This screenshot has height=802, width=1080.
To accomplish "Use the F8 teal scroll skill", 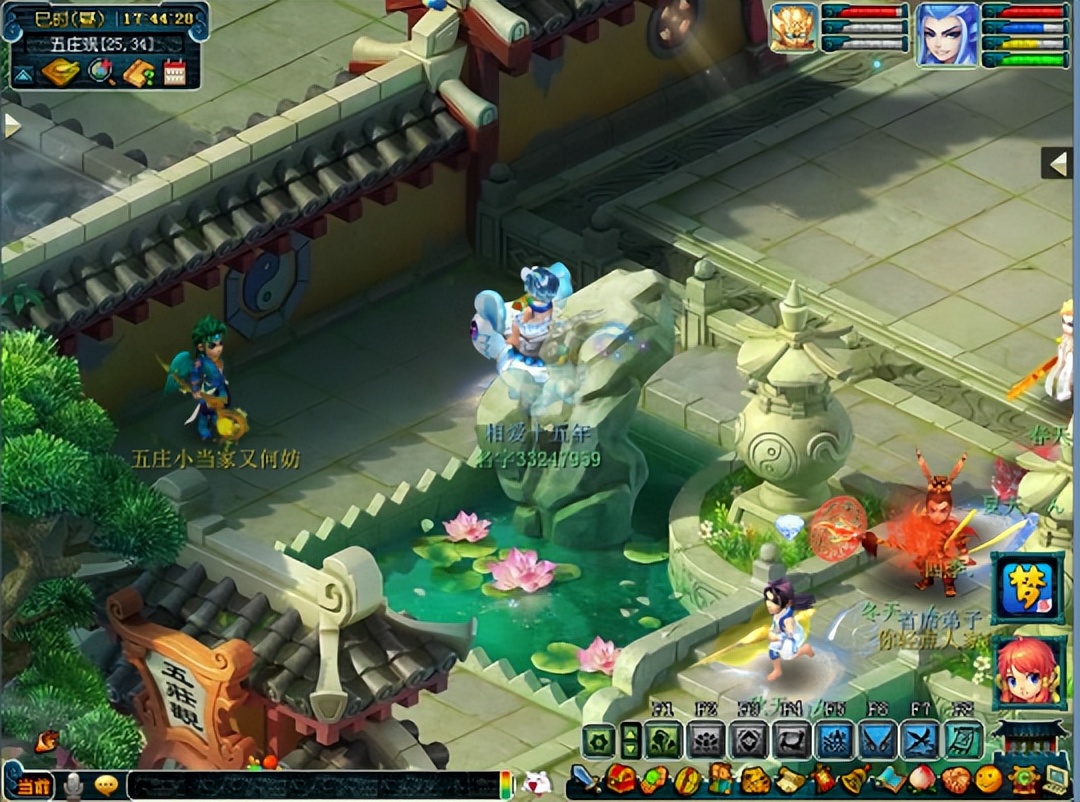I will click(x=962, y=741).
